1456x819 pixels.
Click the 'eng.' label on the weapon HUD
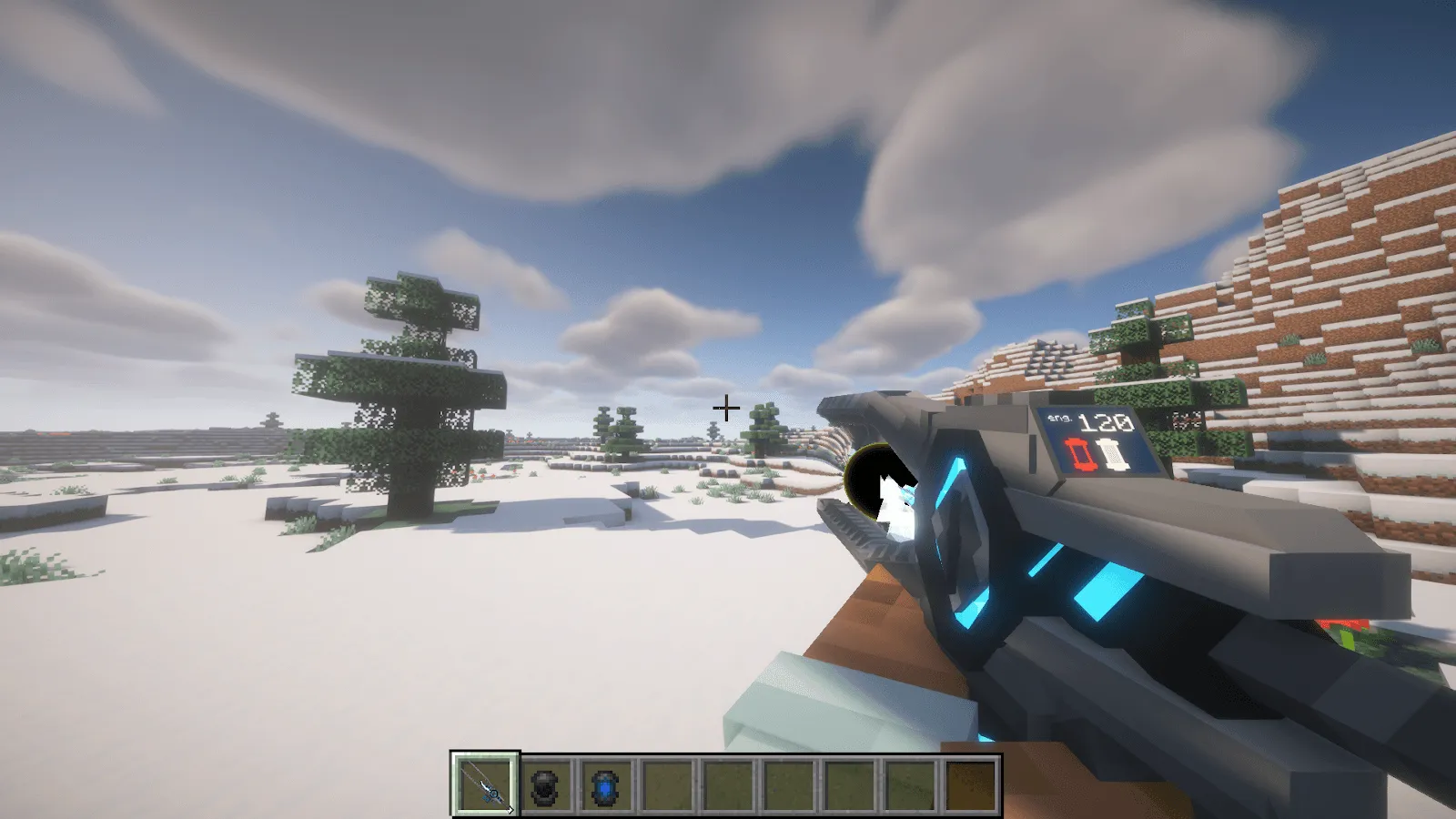point(1058,418)
